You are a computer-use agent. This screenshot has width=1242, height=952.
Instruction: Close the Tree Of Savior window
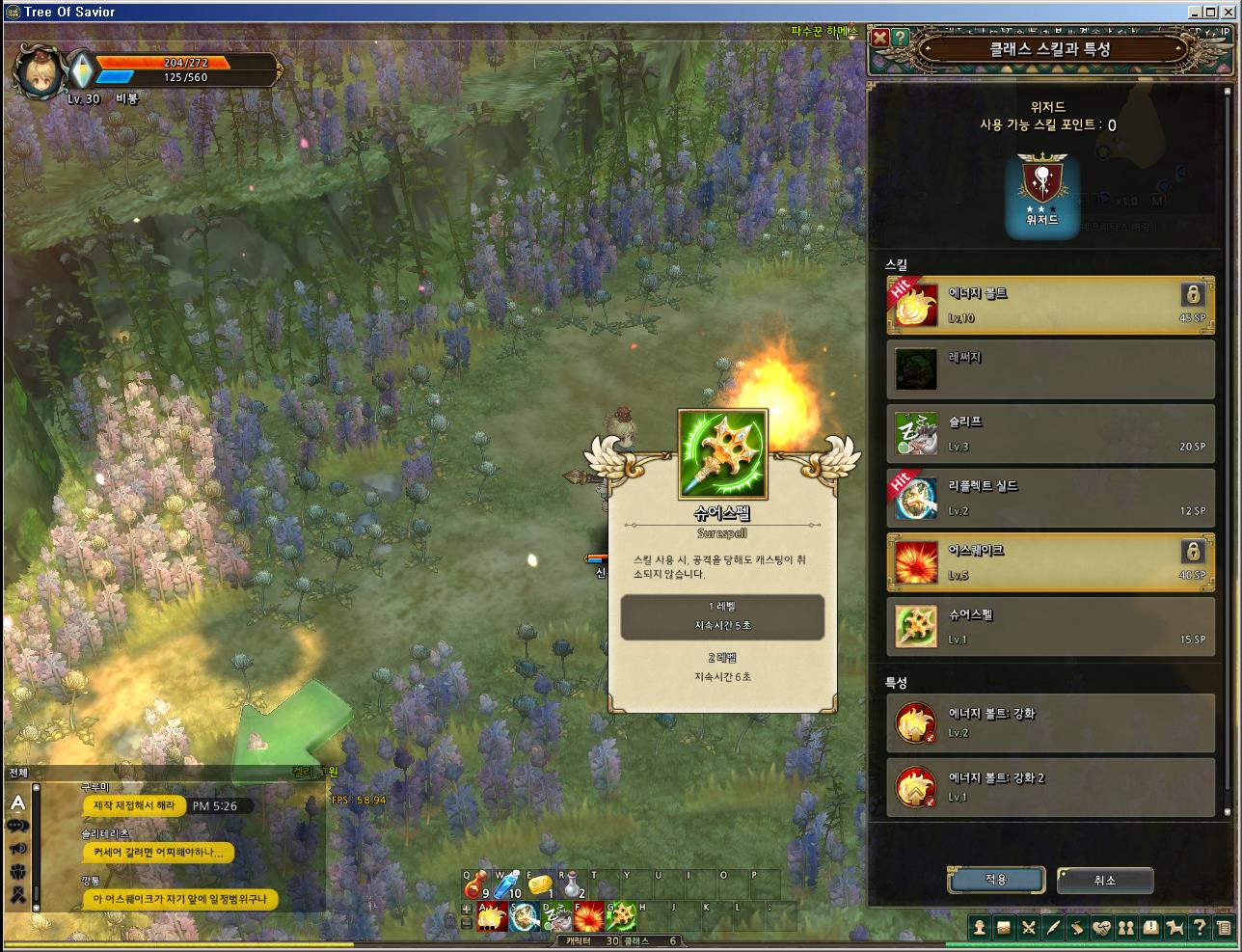tap(1230, 12)
